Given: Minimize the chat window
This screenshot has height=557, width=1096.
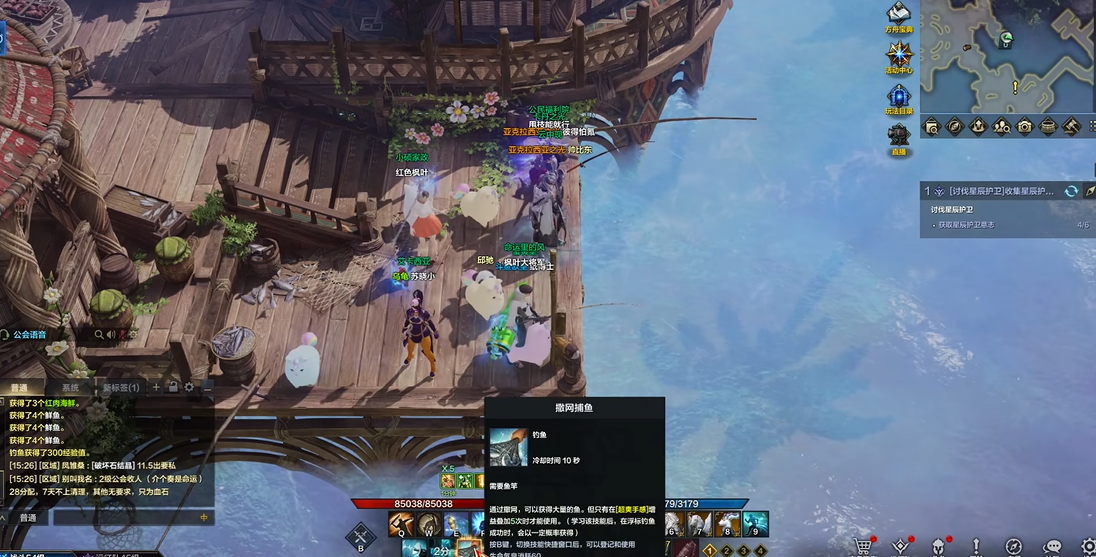Looking at the screenshot, I should click(207, 387).
